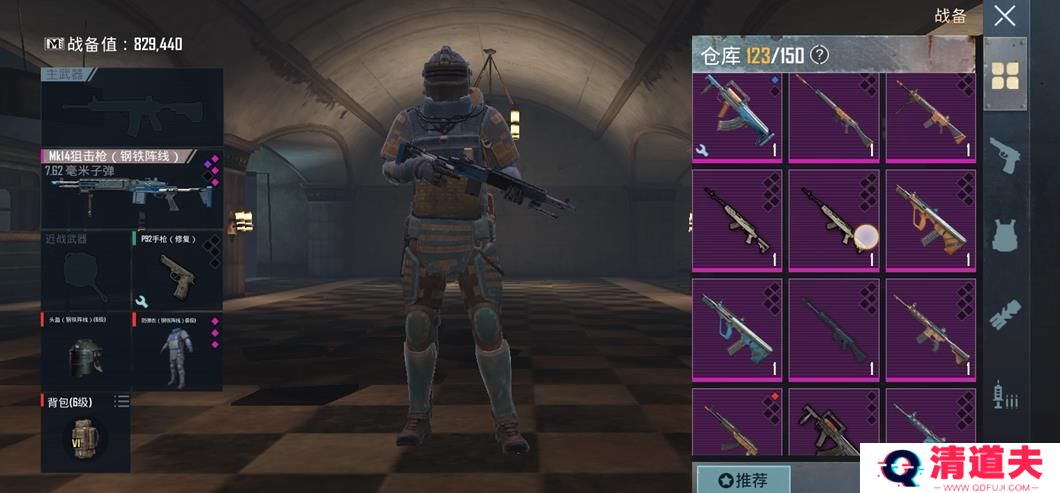Screen dimensions: 1060x493
Task: Close the loadout screen with the X
Action: coord(1005,16)
